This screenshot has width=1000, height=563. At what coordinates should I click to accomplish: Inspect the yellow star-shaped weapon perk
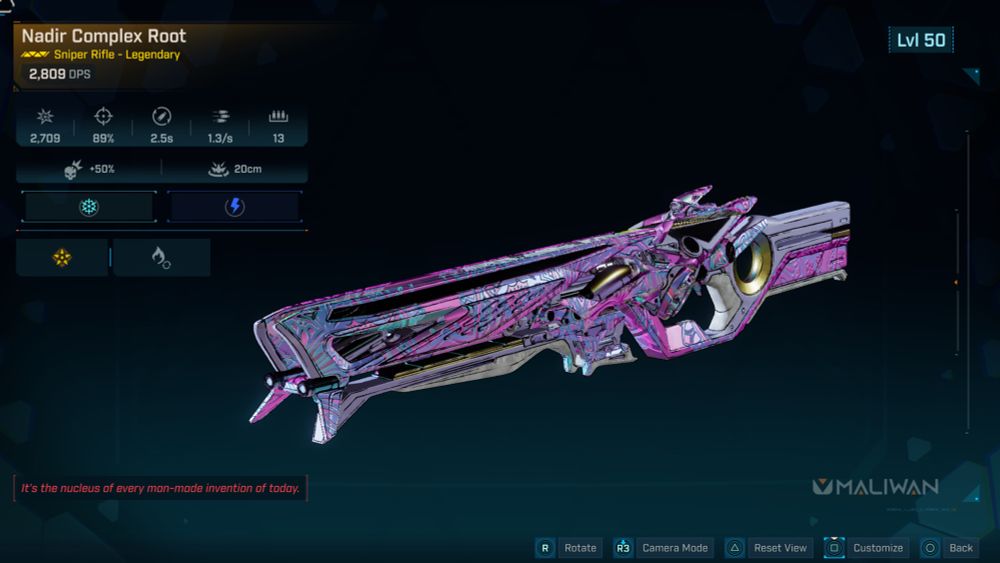pyautogui.click(x=62, y=258)
